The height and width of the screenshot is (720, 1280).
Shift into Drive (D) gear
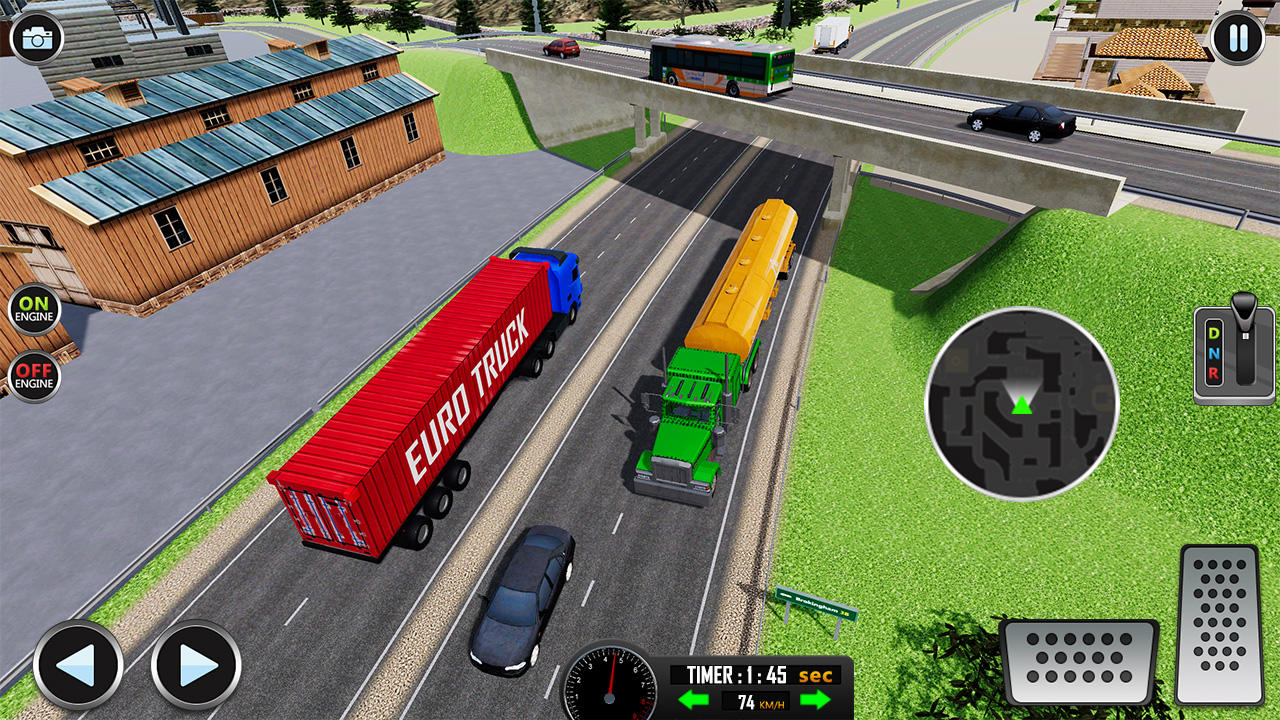[1212, 333]
